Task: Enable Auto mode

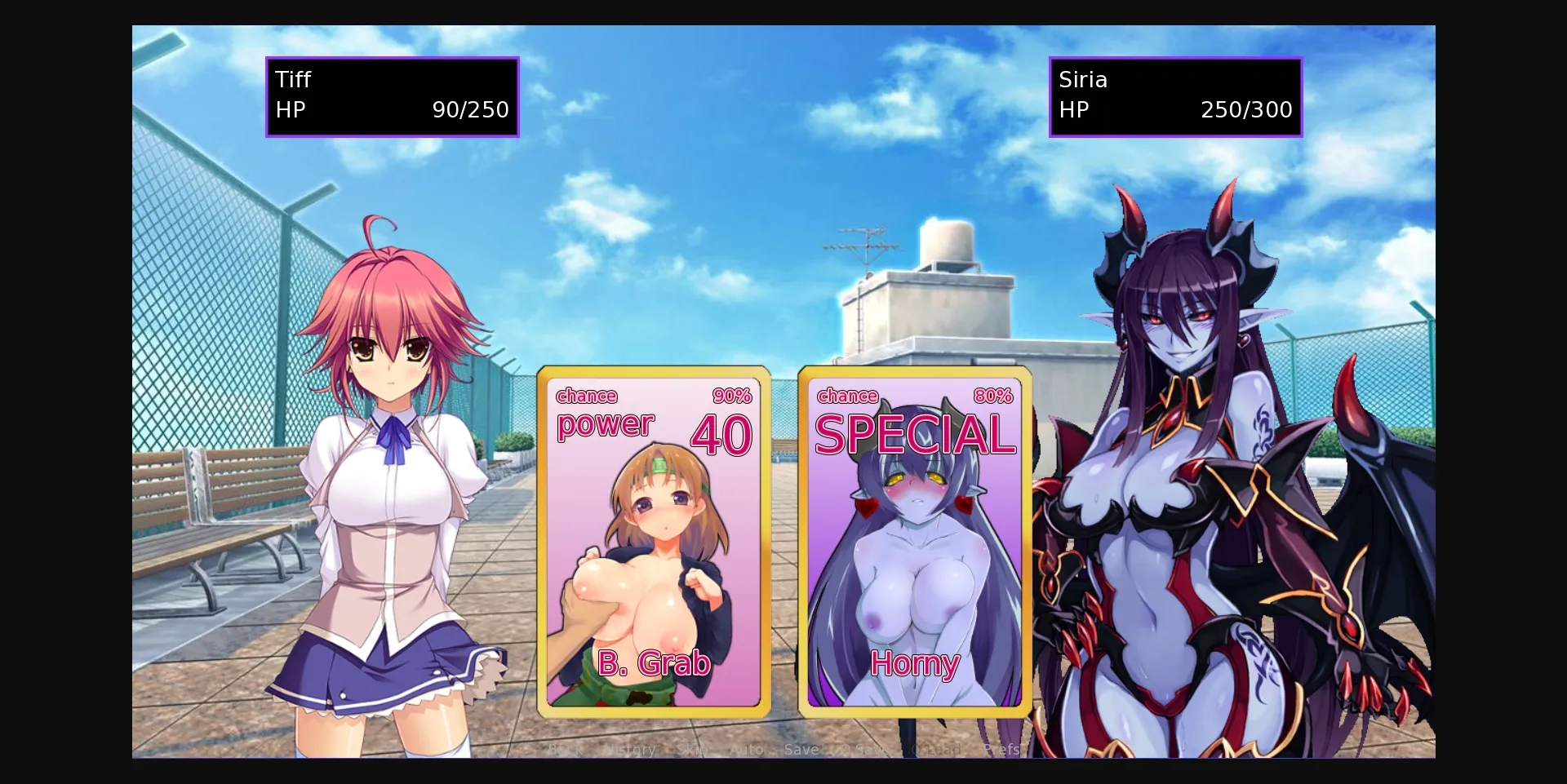Action: [746, 748]
